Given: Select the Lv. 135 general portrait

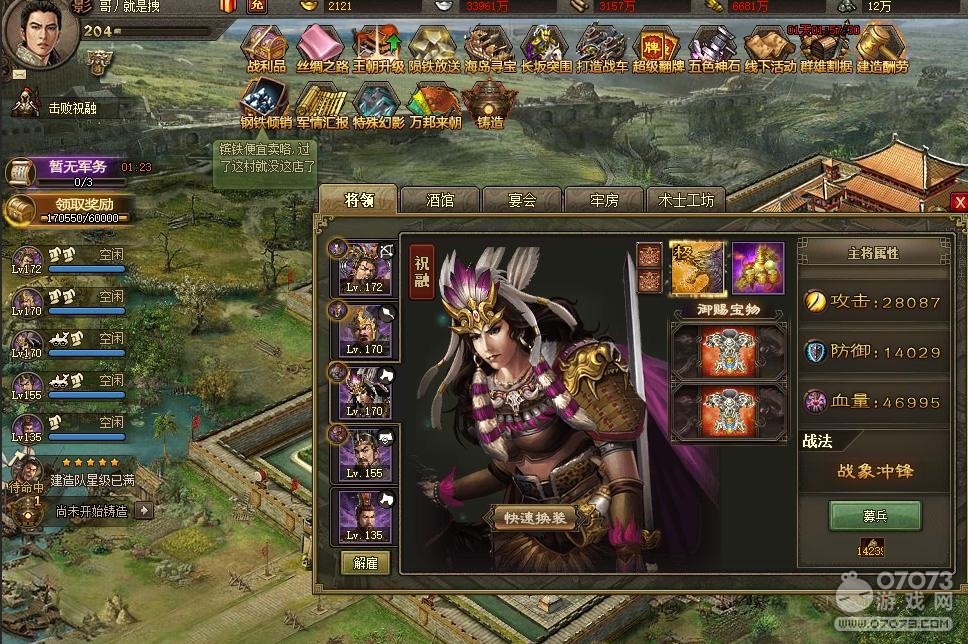Looking at the screenshot, I should pyautogui.click(x=364, y=518).
